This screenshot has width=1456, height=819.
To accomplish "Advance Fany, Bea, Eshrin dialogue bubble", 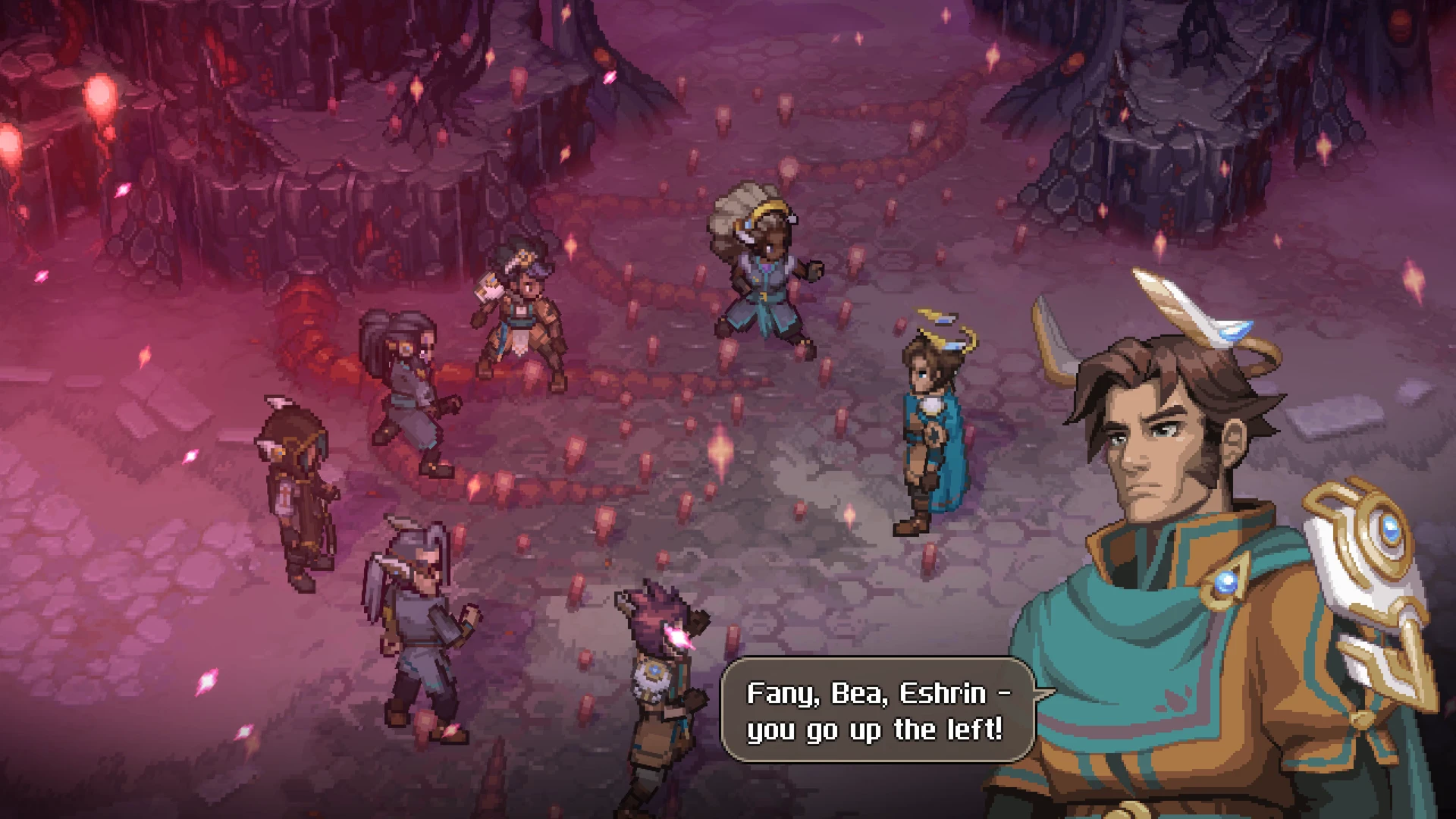I will pyautogui.click(x=877, y=711).
